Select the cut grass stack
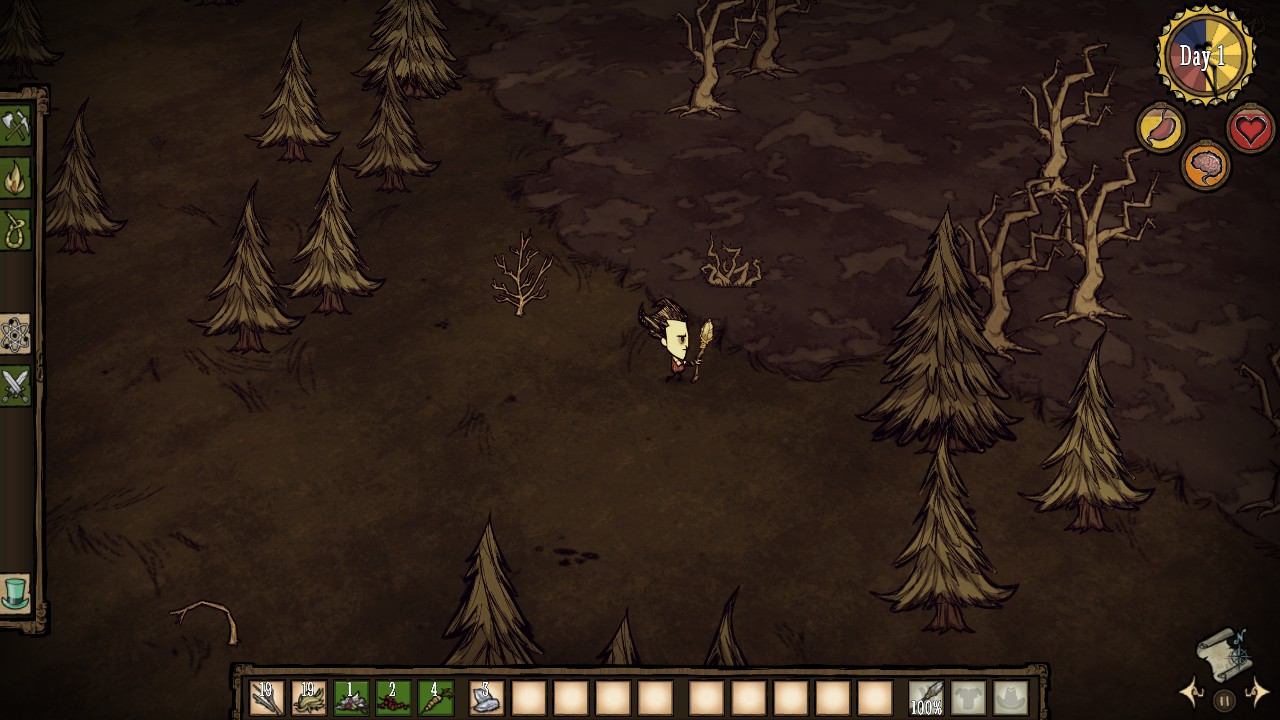 coord(309,697)
